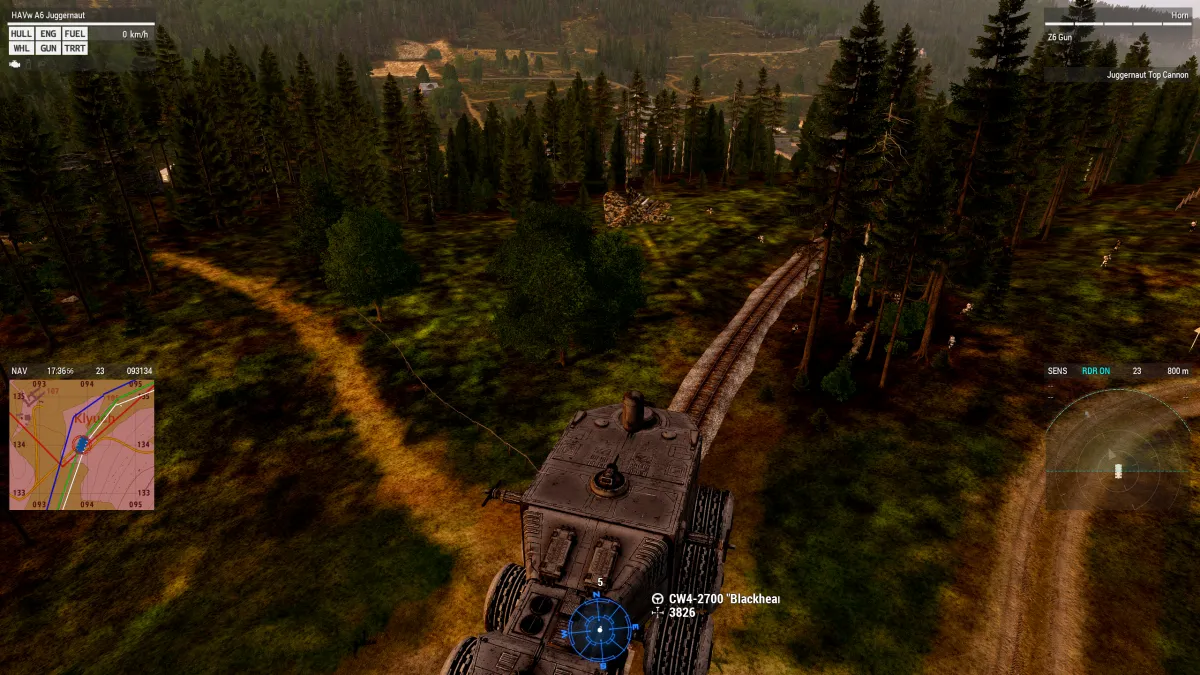Click the TRRT turret status indicator

coord(75,48)
